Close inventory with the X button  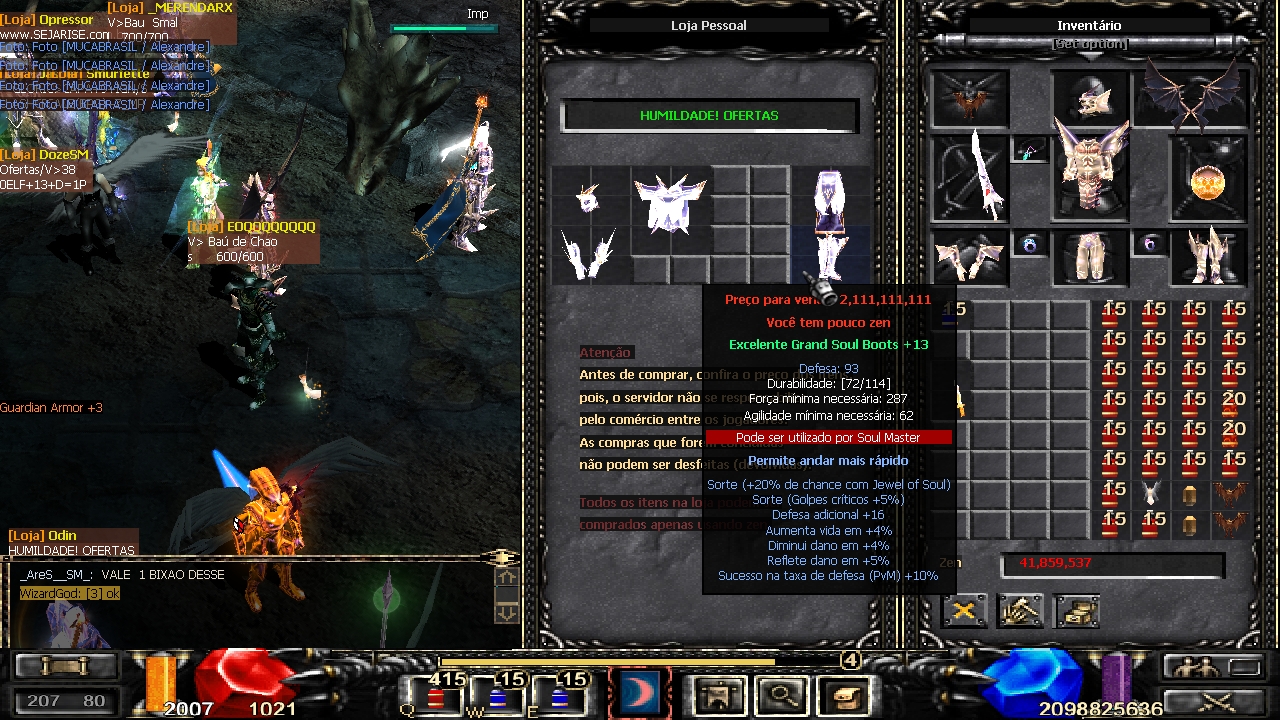[x=964, y=610]
